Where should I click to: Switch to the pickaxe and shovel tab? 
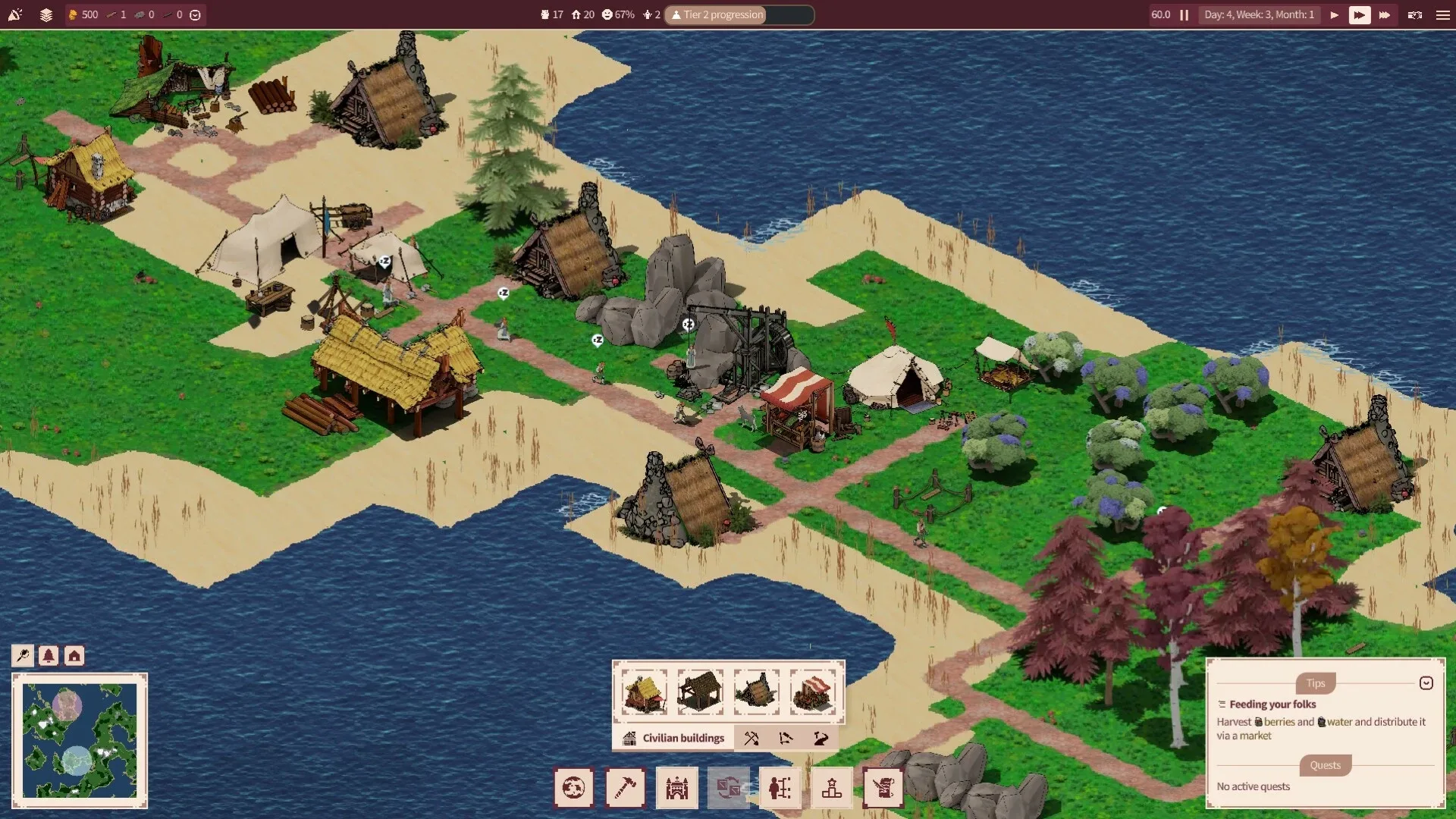click(752, 738)
